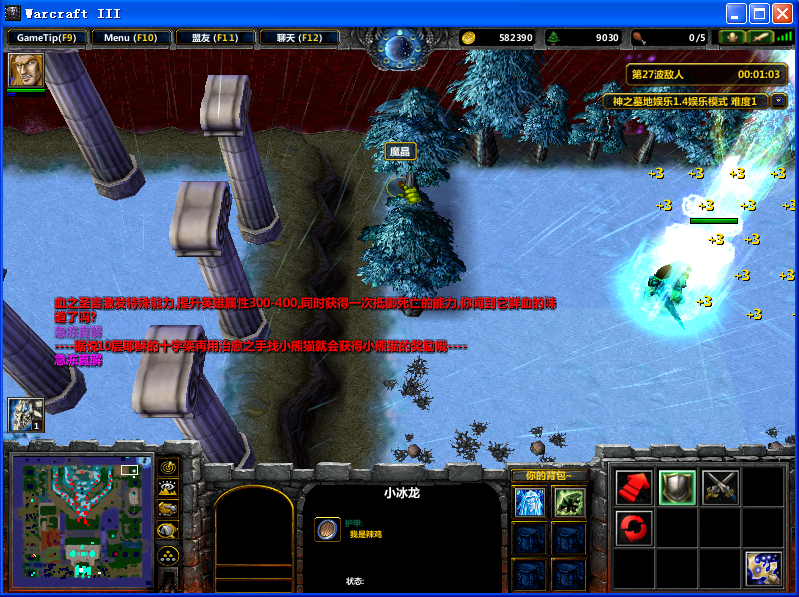This screenshot has width=799, height=597.
Task: Select the hero portrait icon
Action: (x=26, y=70)
